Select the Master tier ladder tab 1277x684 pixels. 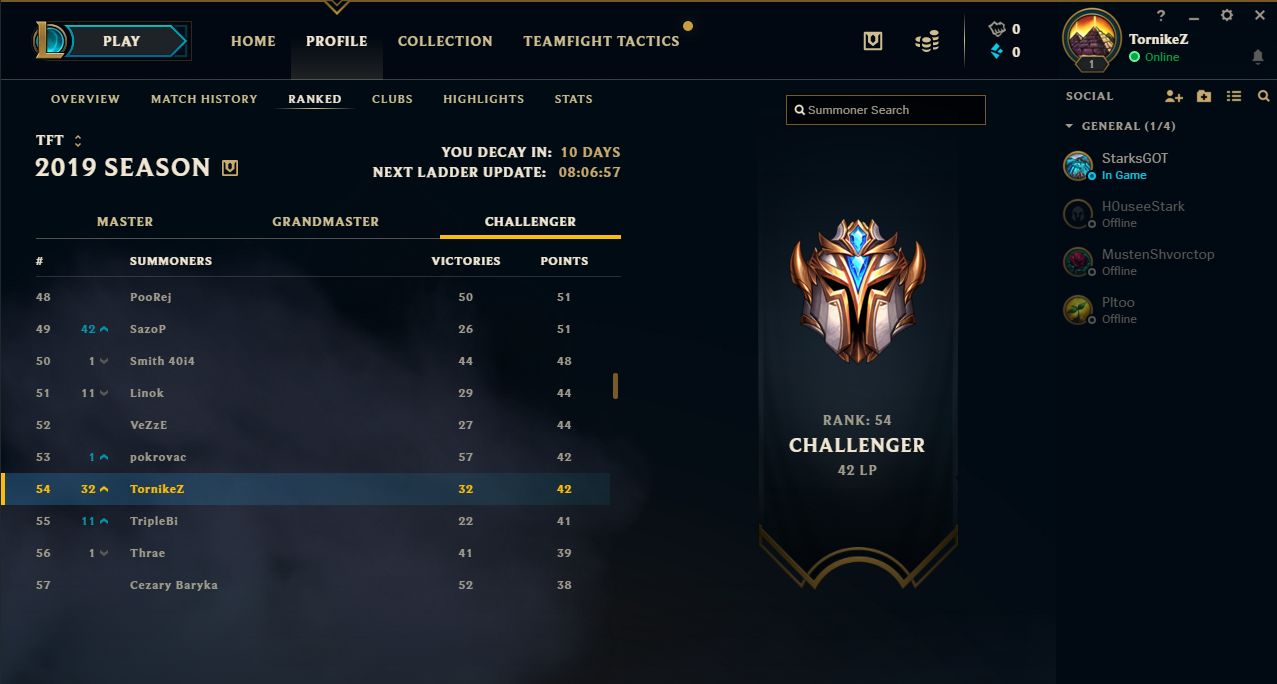(125, 221)
